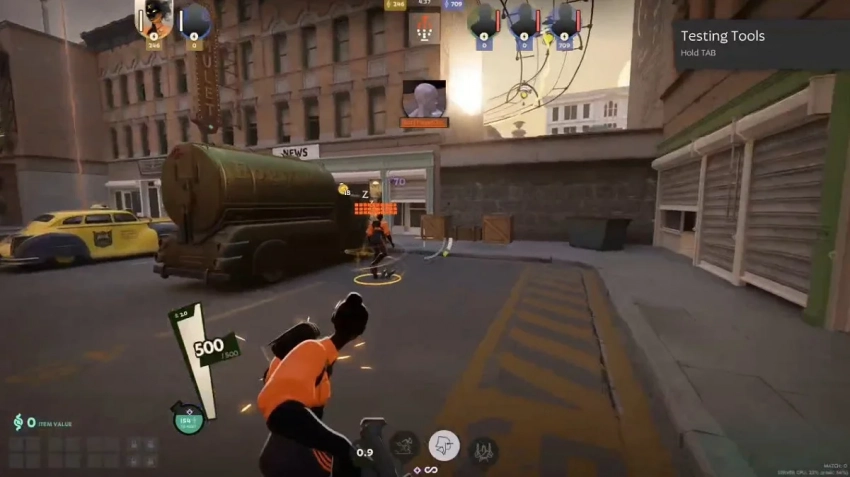Use the highlighted white circular ability icon

tap(444, 444)
